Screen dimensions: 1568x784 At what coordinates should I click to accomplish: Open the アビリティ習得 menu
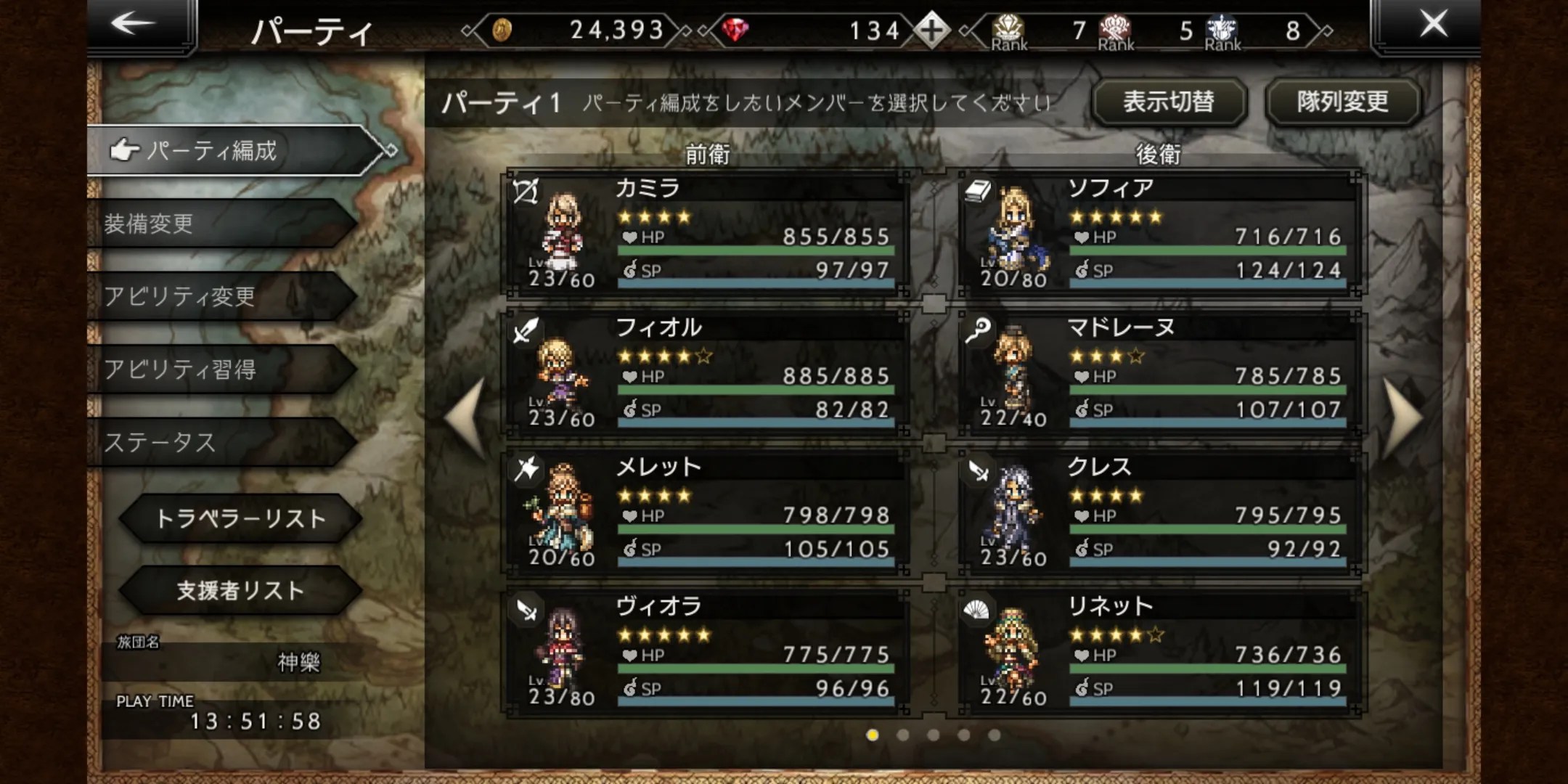coord(218,369)
